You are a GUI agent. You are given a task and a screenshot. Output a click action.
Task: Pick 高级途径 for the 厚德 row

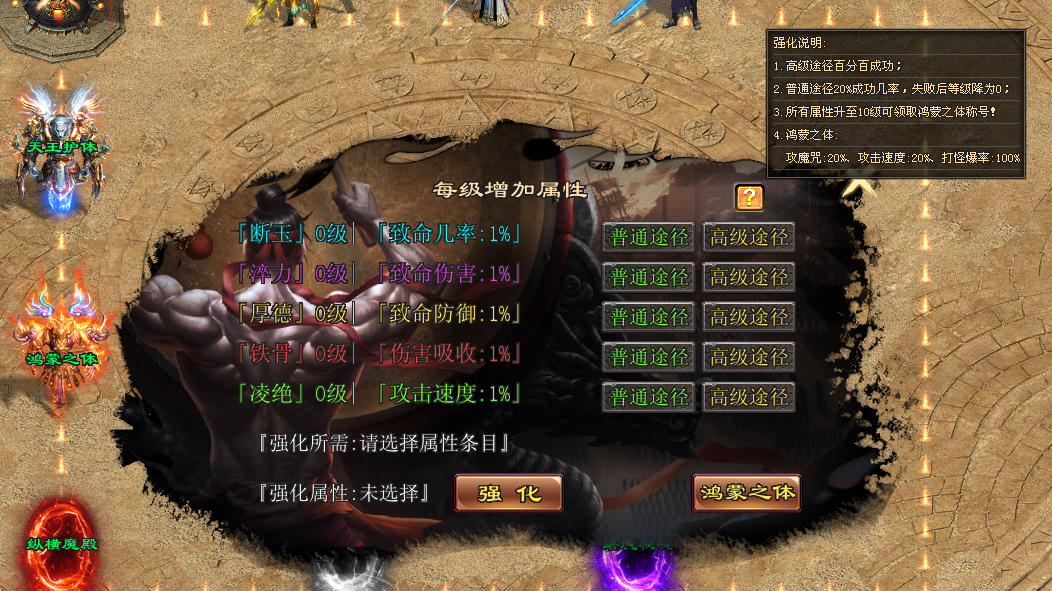[749, 317]
